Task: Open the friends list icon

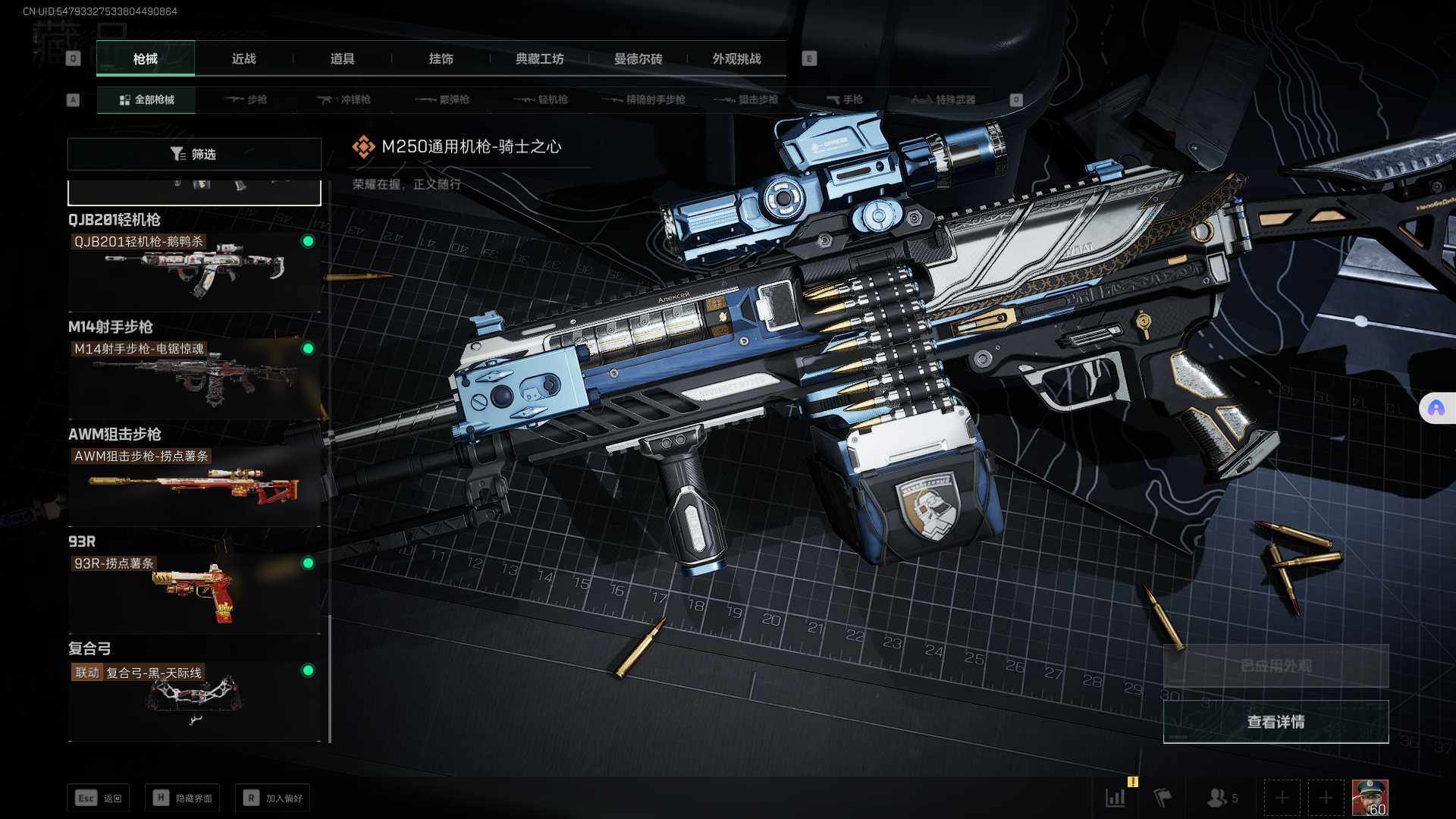Action: click(x=1221, y=798)
